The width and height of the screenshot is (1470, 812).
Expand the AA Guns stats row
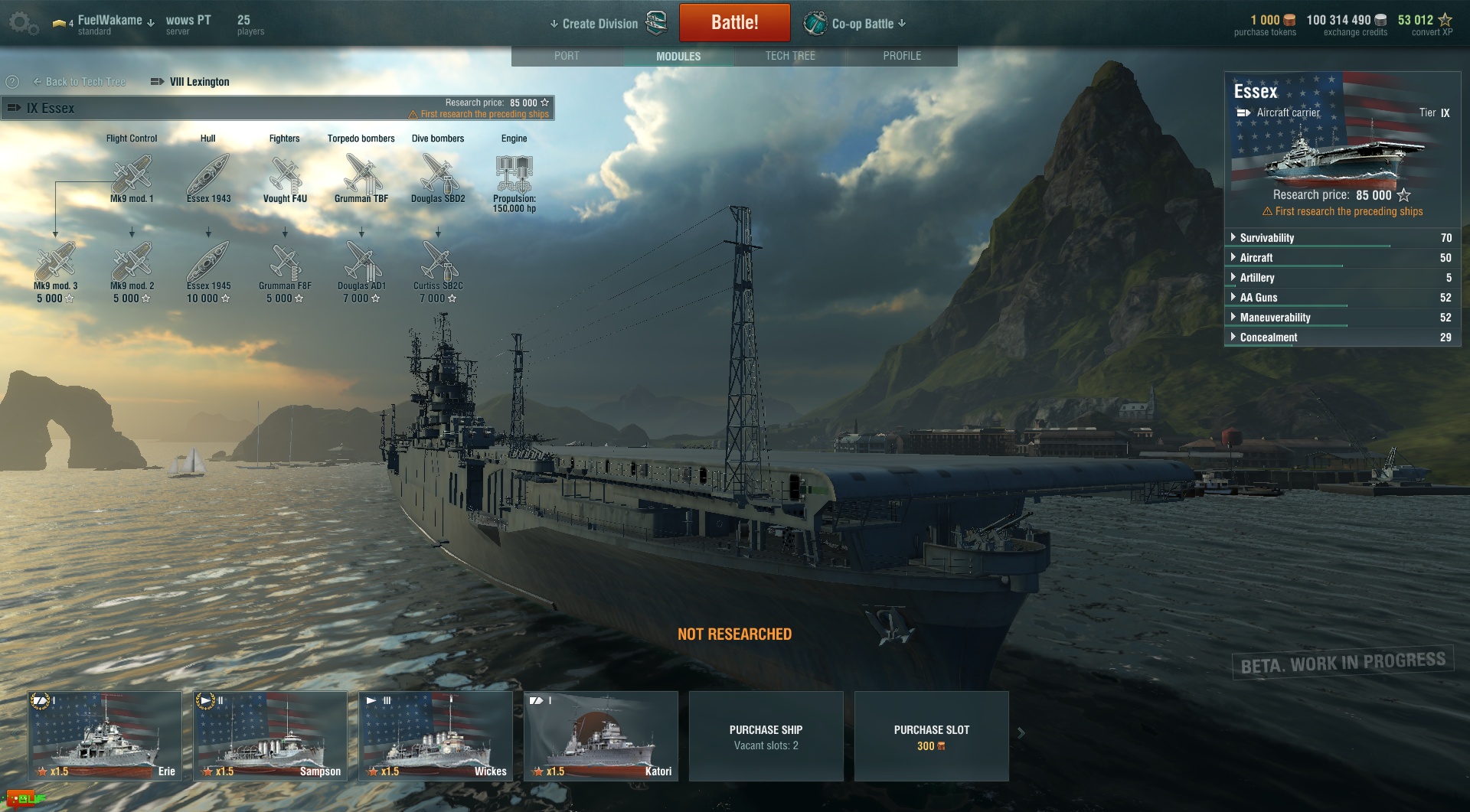tap(1258, 298)
